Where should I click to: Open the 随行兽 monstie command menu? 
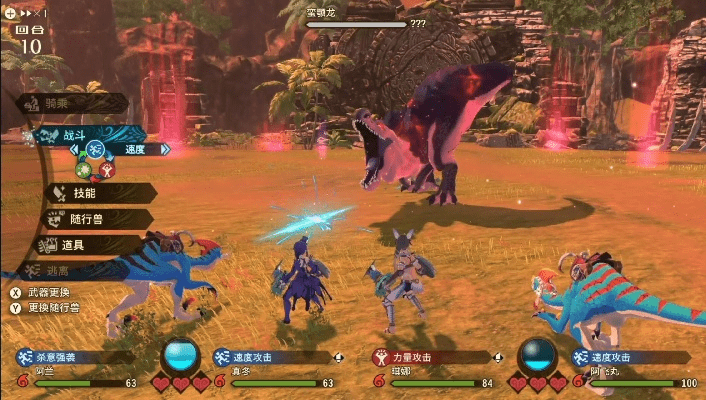pyautogui.click(x=90, y=218)
